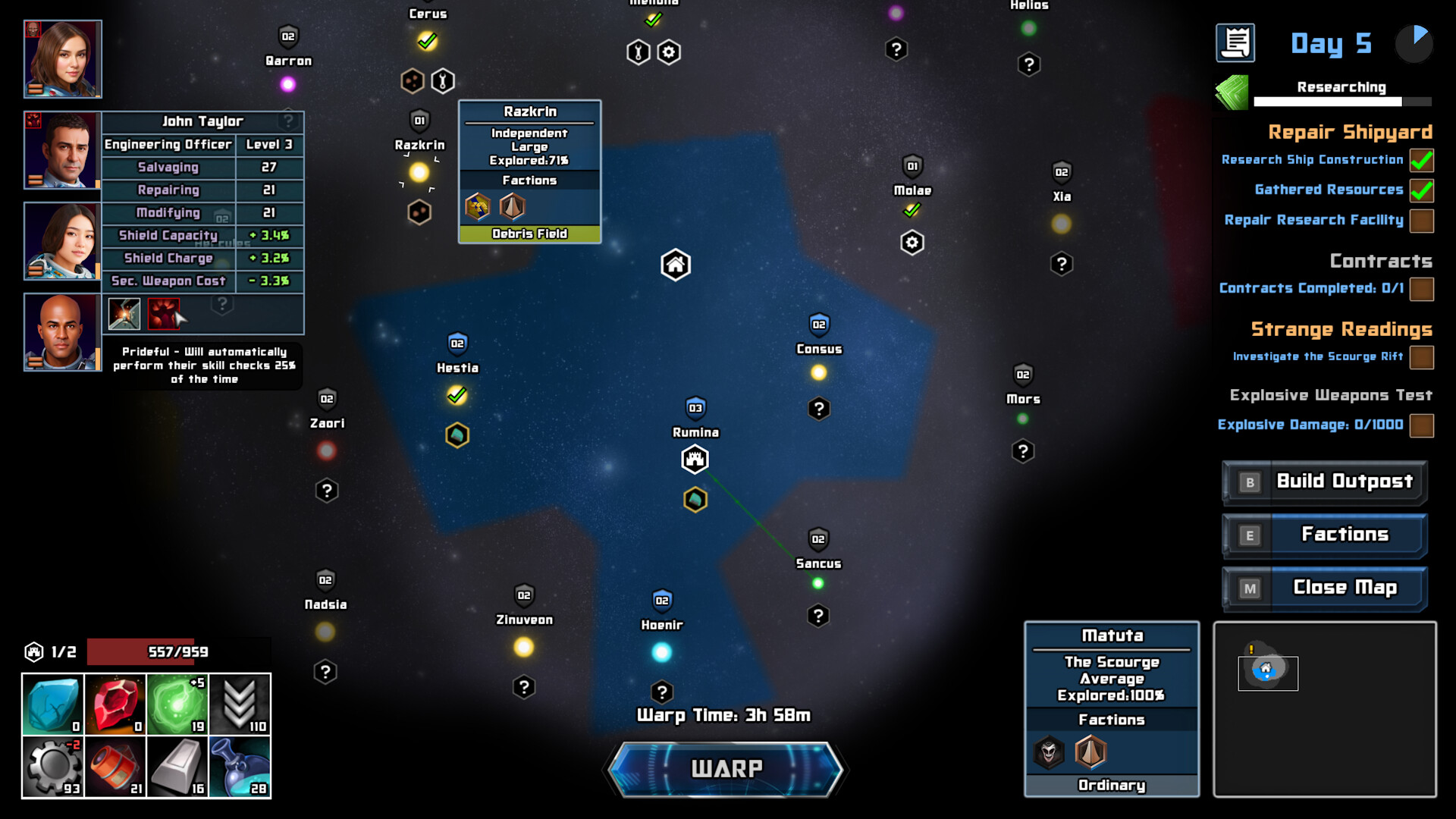Select the green energy resource with +5
Viewport: 1456px width, 819px height.
(178, 704)
